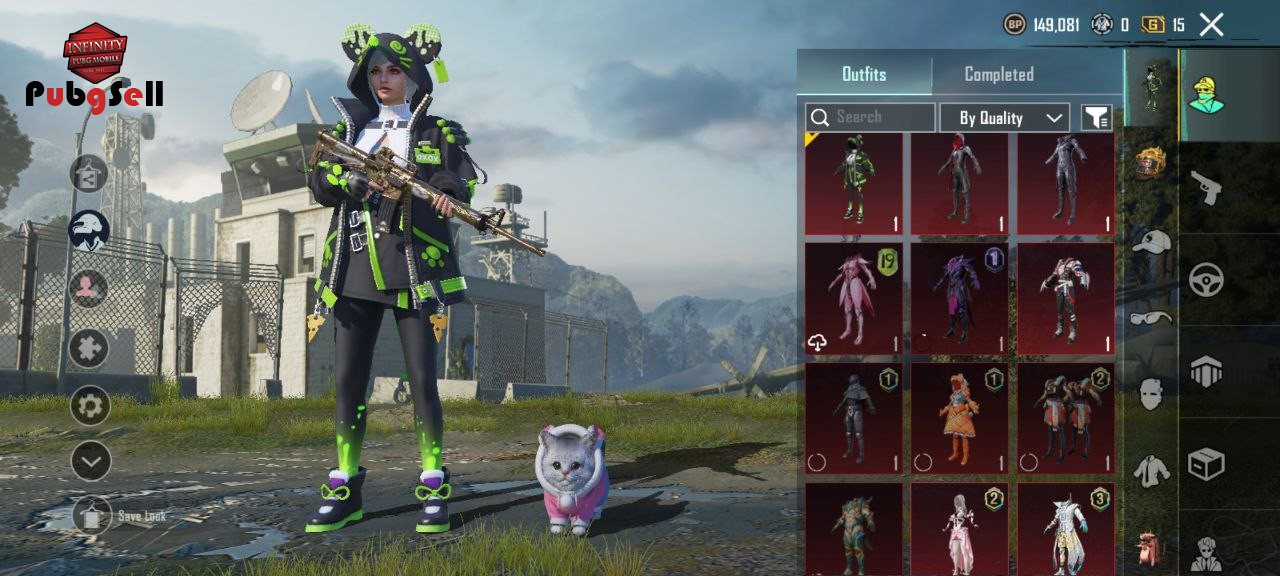Open the outfit filter options
The width and height of the screenshot is (1280, 576).
(x=1097, y=118)
